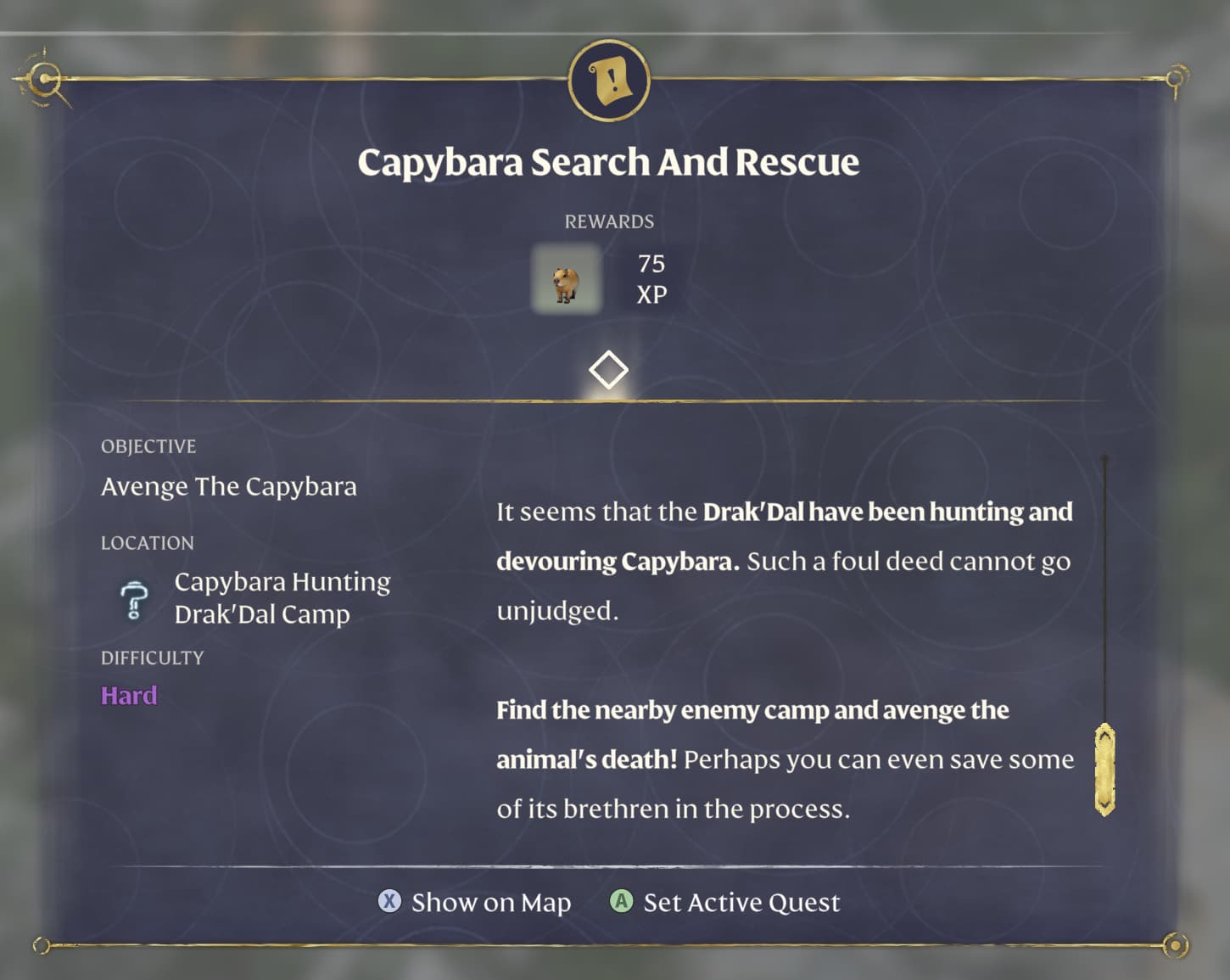Click the compass ornament in the top-left corner
This screenshot has height=980, width=1230.
(x=42, y=79)
